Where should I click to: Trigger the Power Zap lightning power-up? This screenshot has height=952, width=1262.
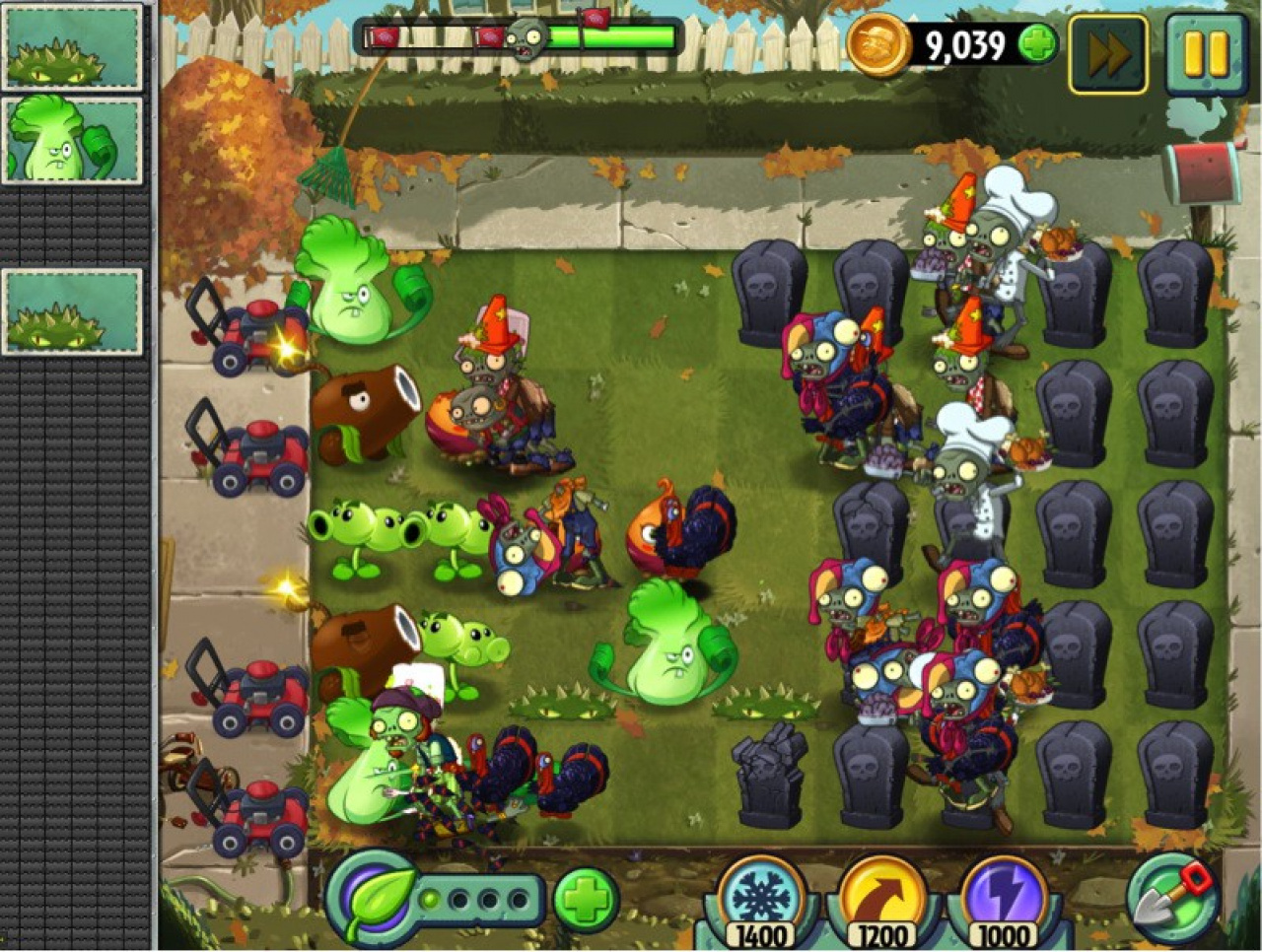point(1002,896)
